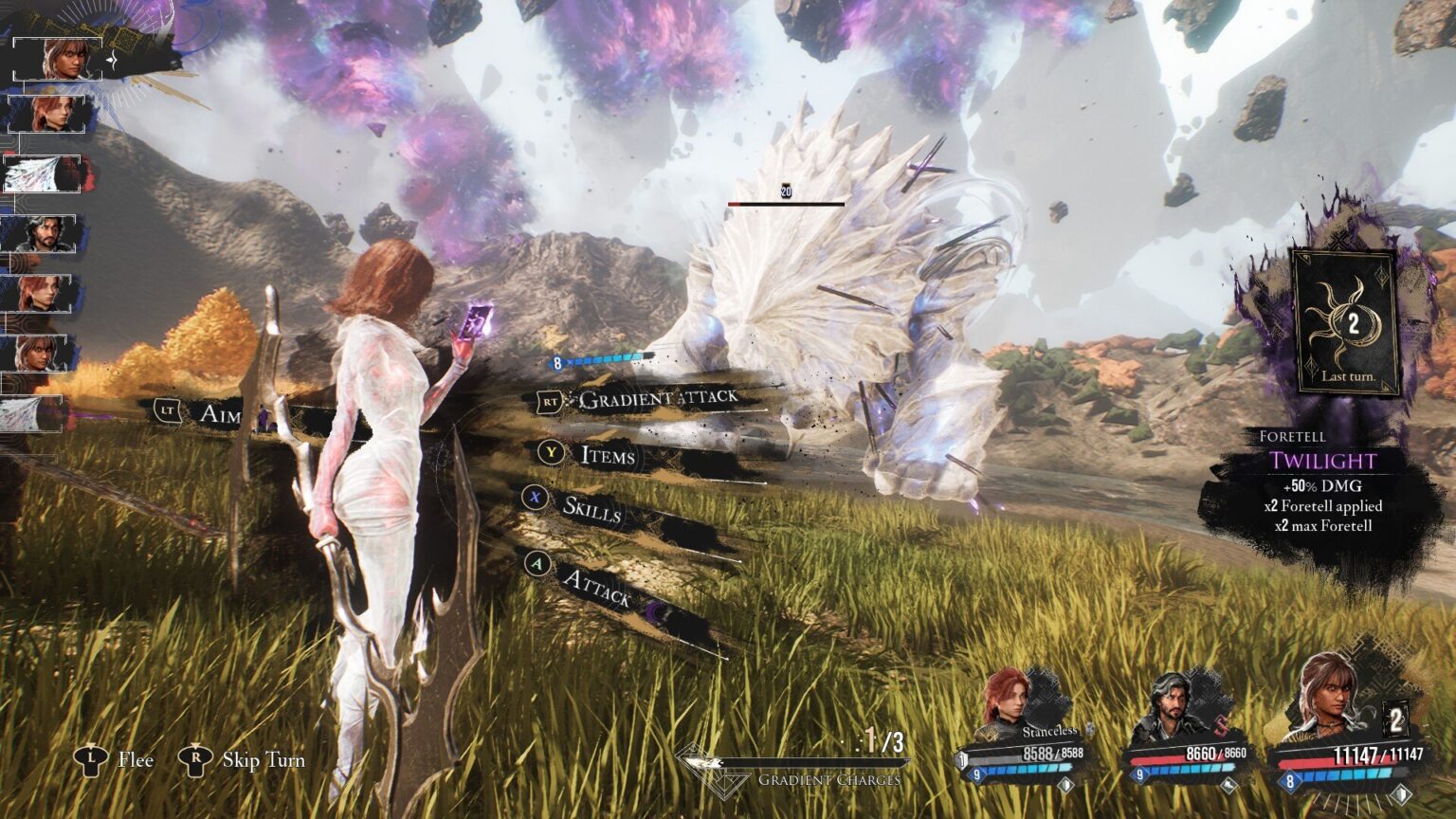Click Maelle's HP bar showing 8588/8588
The width and height of the screenshot is (1456, 819).
pos(1024,752)
